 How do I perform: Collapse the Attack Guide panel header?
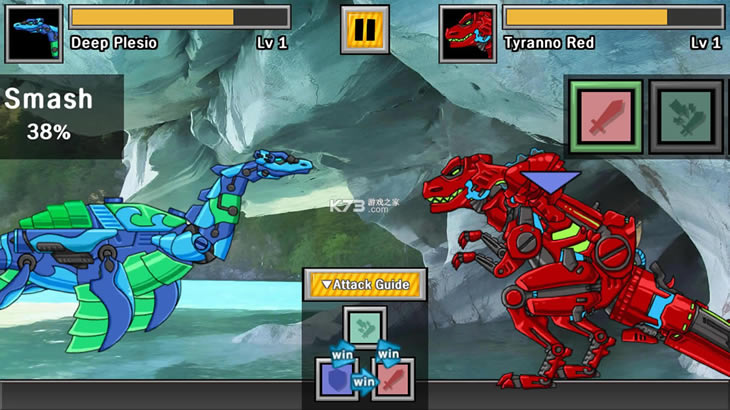point(364,285)
